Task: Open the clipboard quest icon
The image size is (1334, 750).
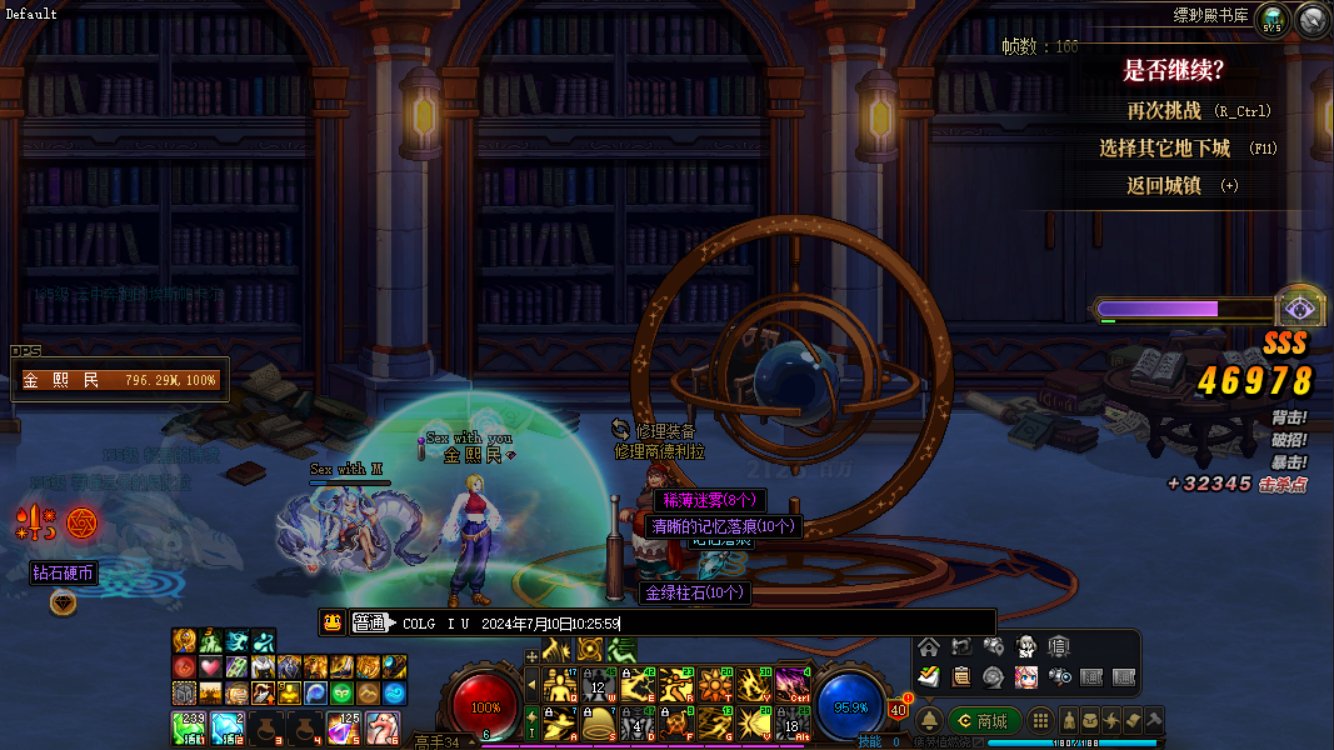Action: tap(961, 677)
